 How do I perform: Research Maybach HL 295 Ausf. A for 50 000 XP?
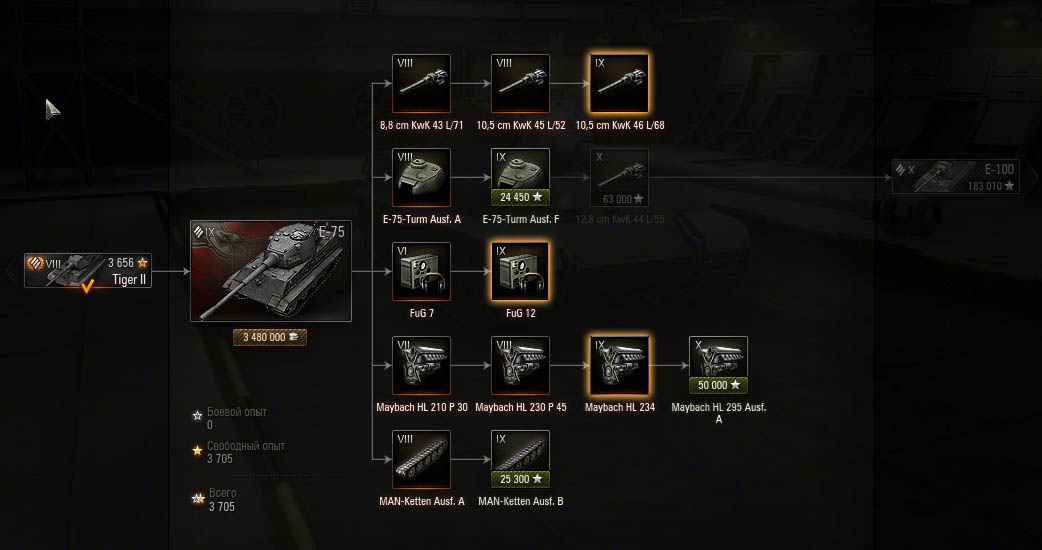coord(718,385)
